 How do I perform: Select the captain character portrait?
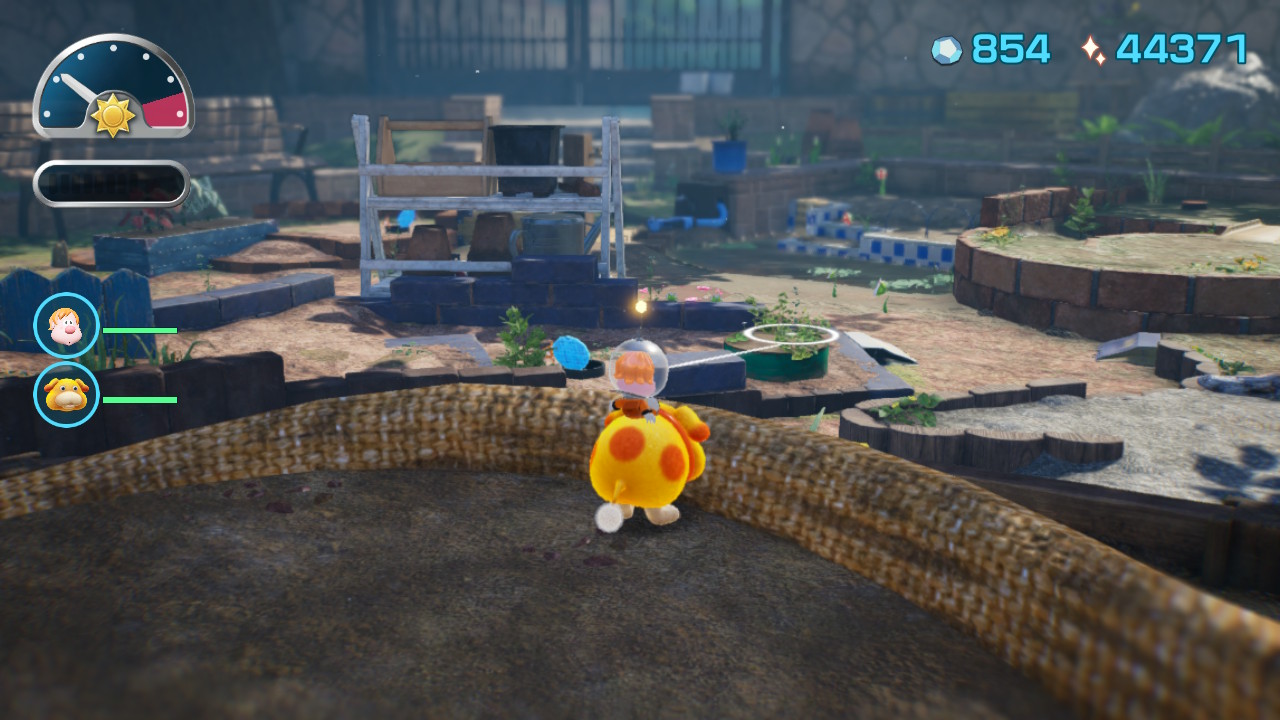pos(67,325)
